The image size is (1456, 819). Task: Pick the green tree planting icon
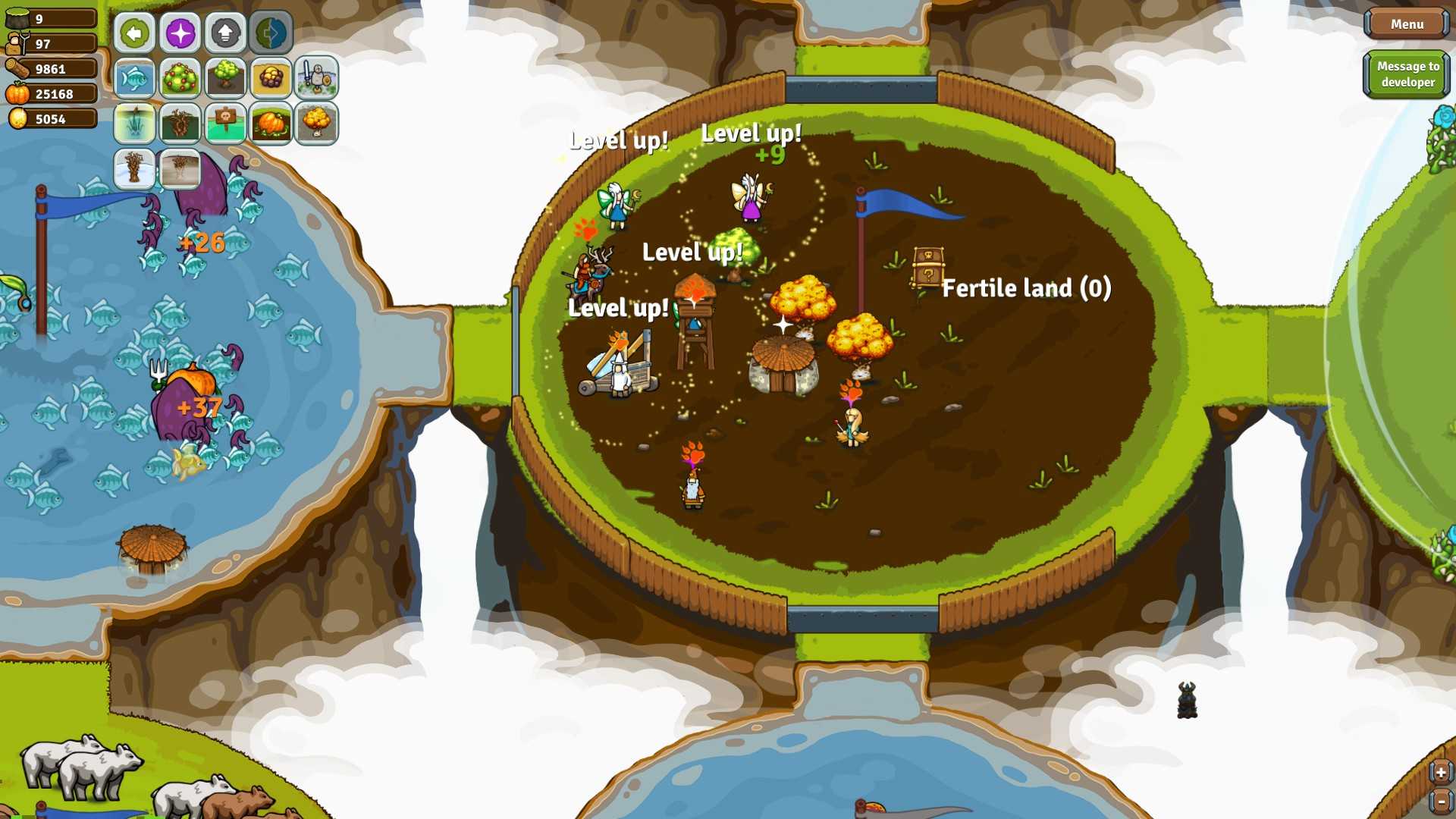(226, 78)
